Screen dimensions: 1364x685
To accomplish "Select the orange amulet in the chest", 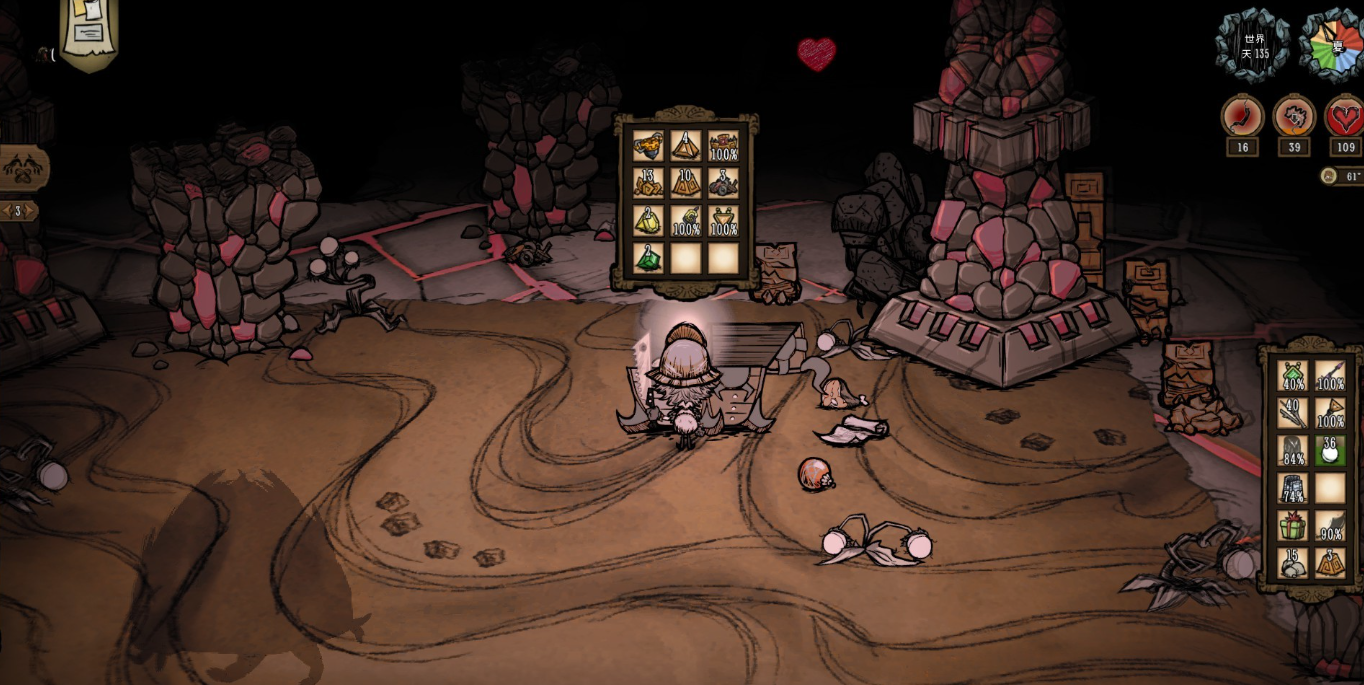I will pyautogui.click(x=648, y=146).
